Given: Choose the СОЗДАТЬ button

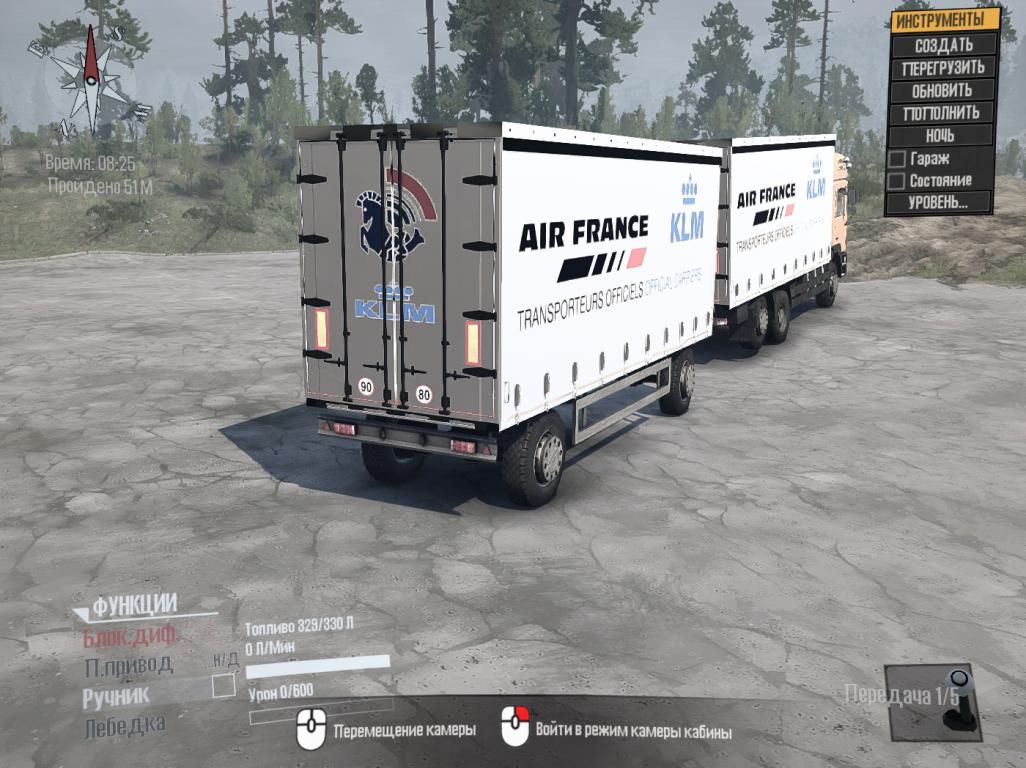Looking at the screenshot, I should coord(942,45).
